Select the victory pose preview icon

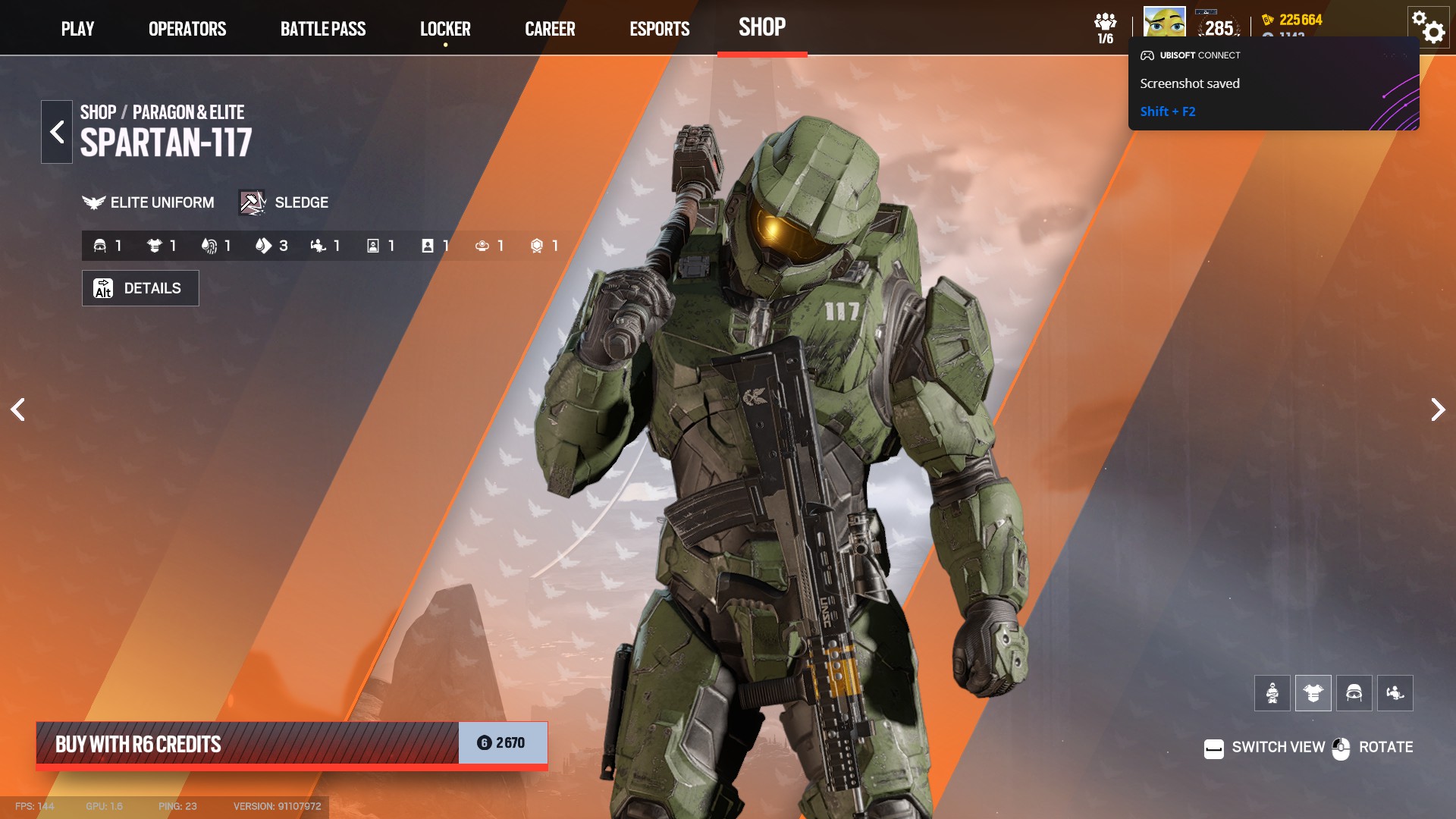click(1396, 692)
